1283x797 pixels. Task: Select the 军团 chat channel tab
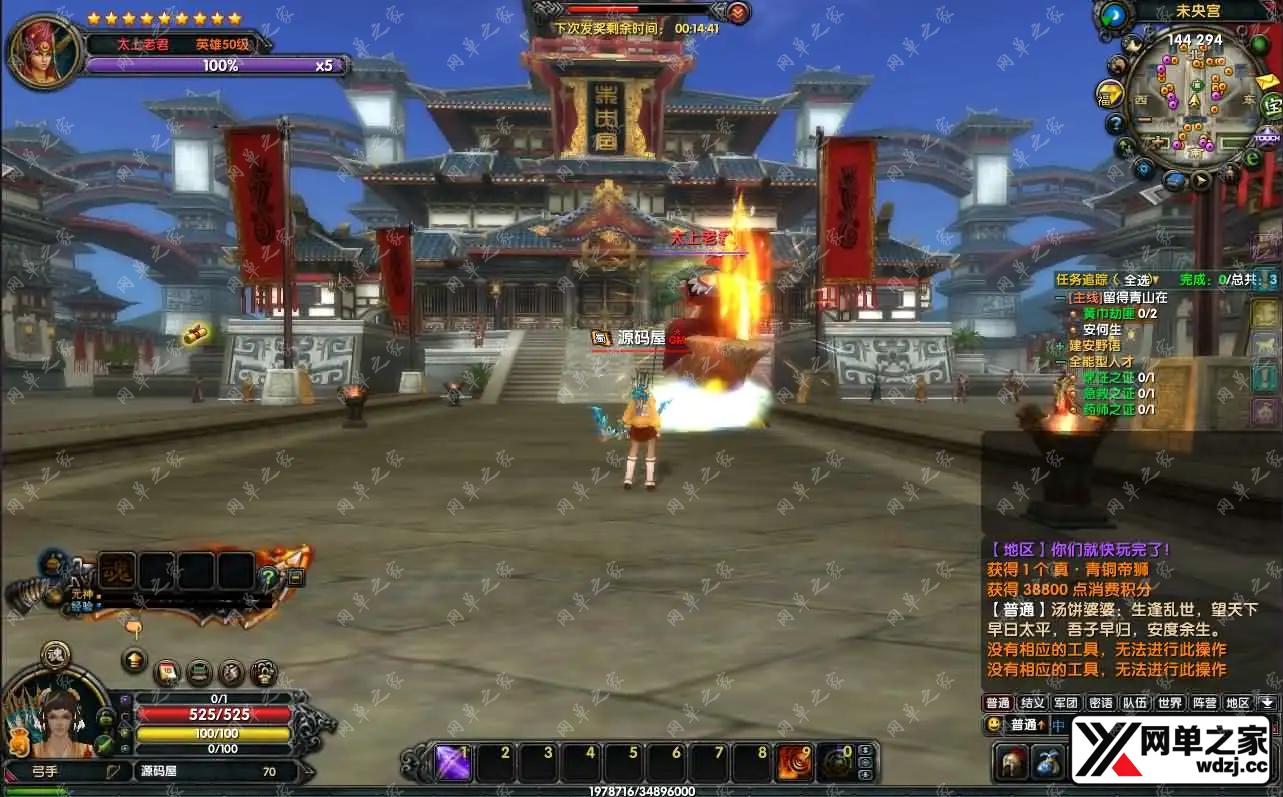(x=1066, y=703)
